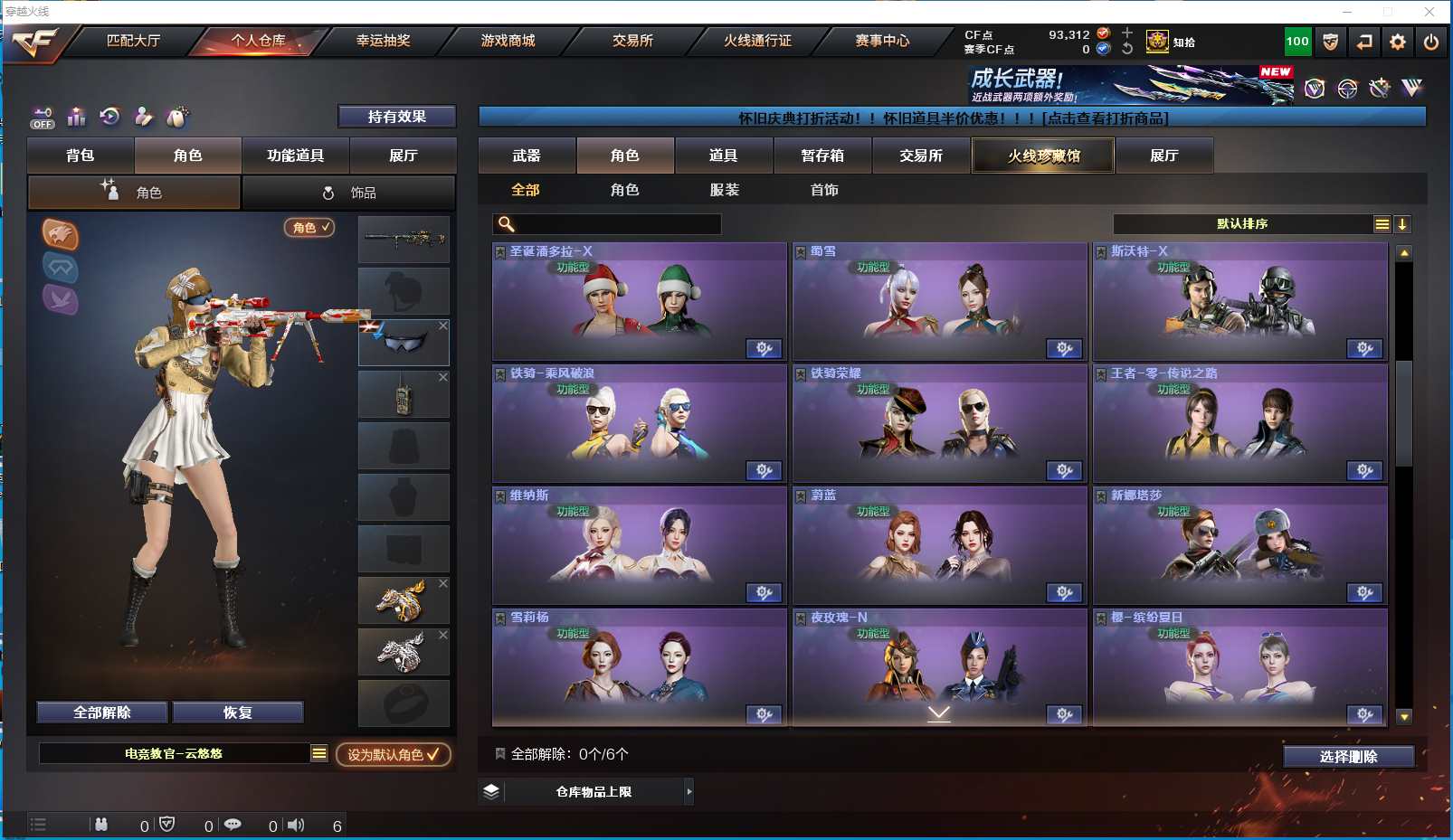Image resolution: width=1453 pixels, height=840 pixels.
Task: Click the 恢复 restore button
Action: pyautogui.click(x=237, y=713)
